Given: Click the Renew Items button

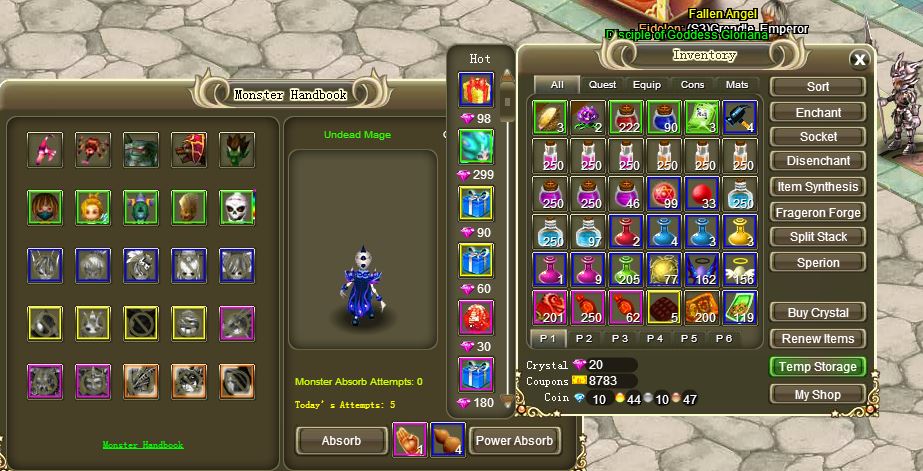Looking at the screenshot, I should 818,339.
